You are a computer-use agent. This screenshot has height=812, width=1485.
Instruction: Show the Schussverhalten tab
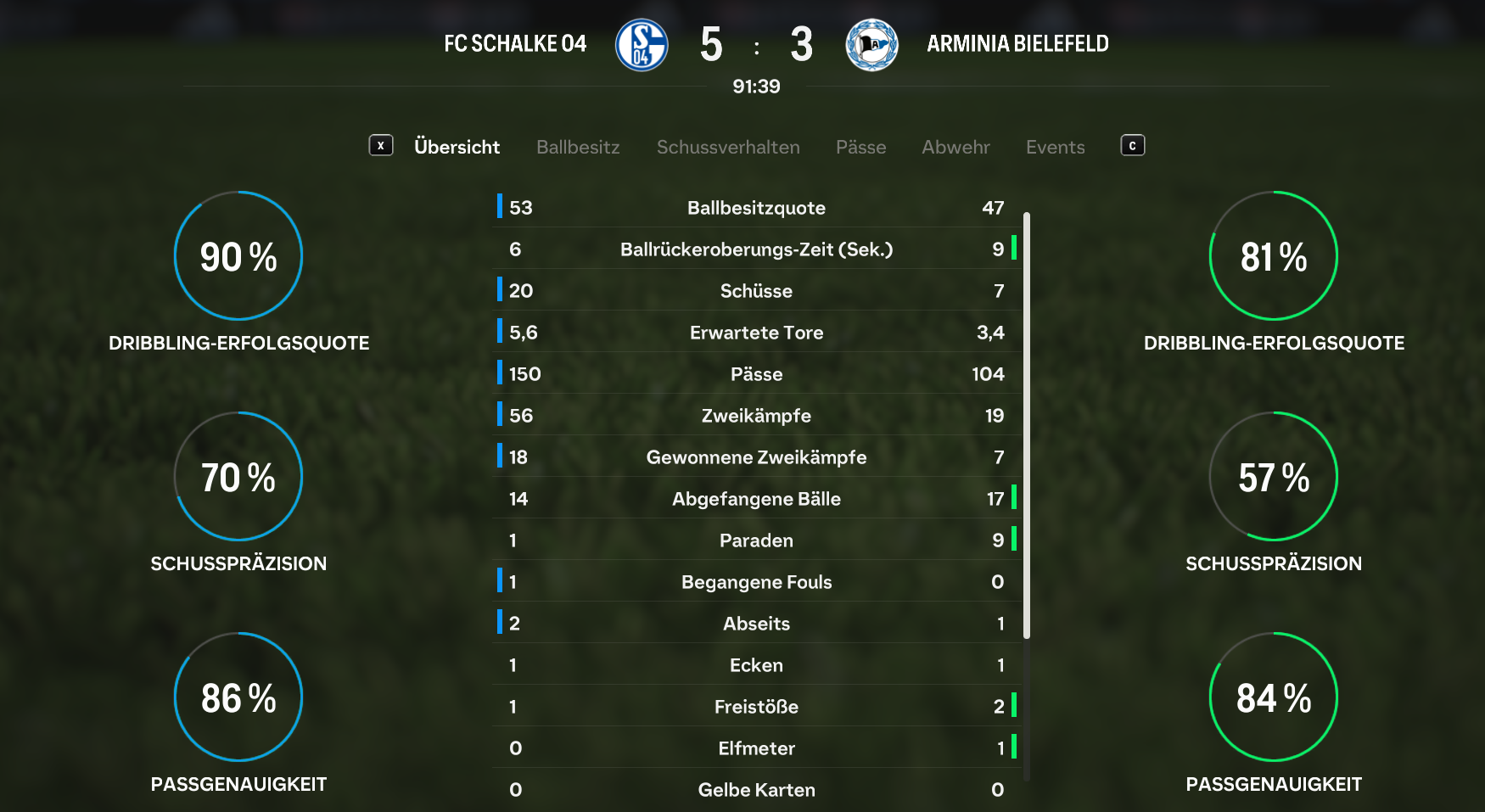(728, 147)
